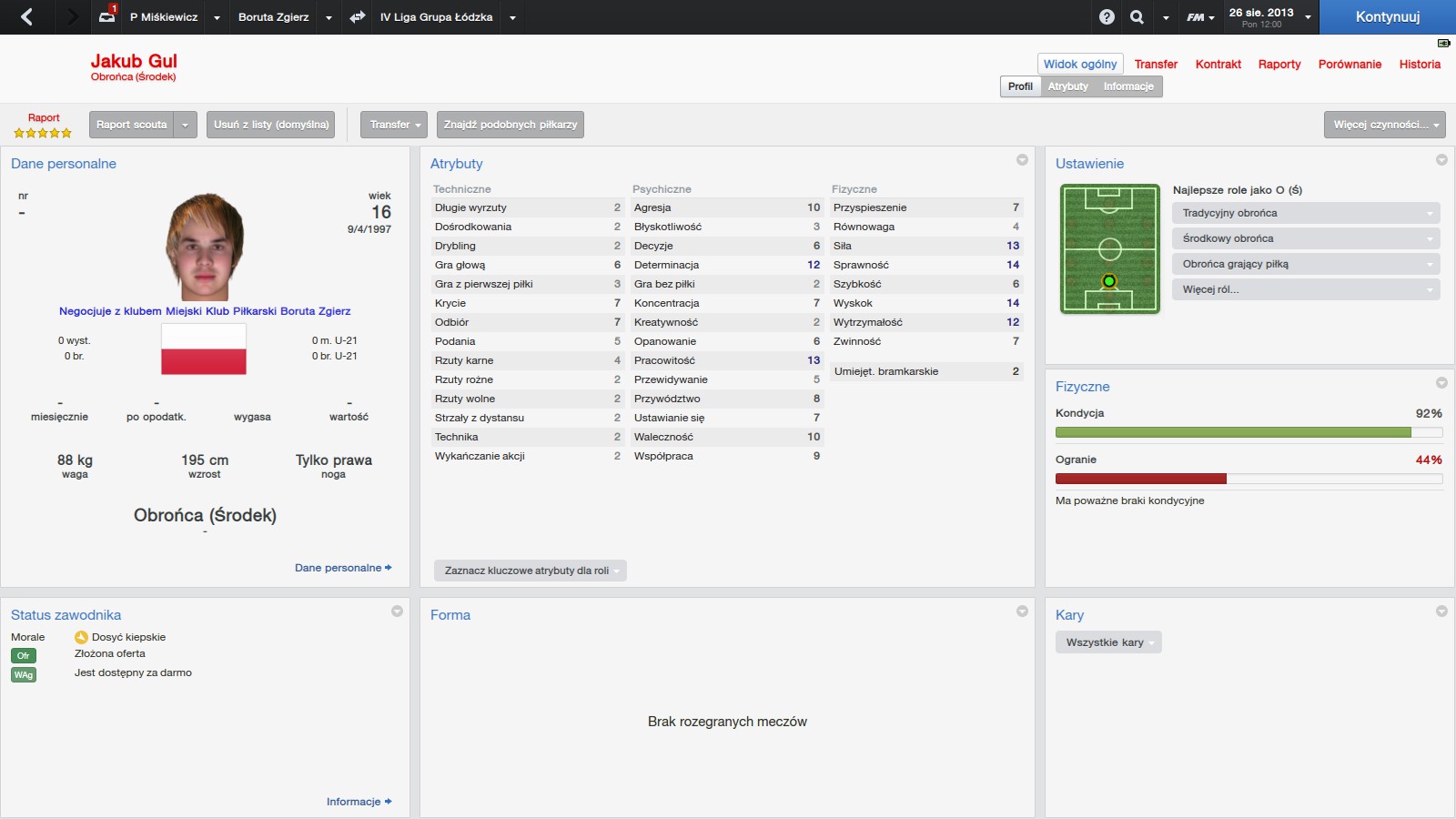Click Znajdź podobnych piłkarzy button

[511, 125]
